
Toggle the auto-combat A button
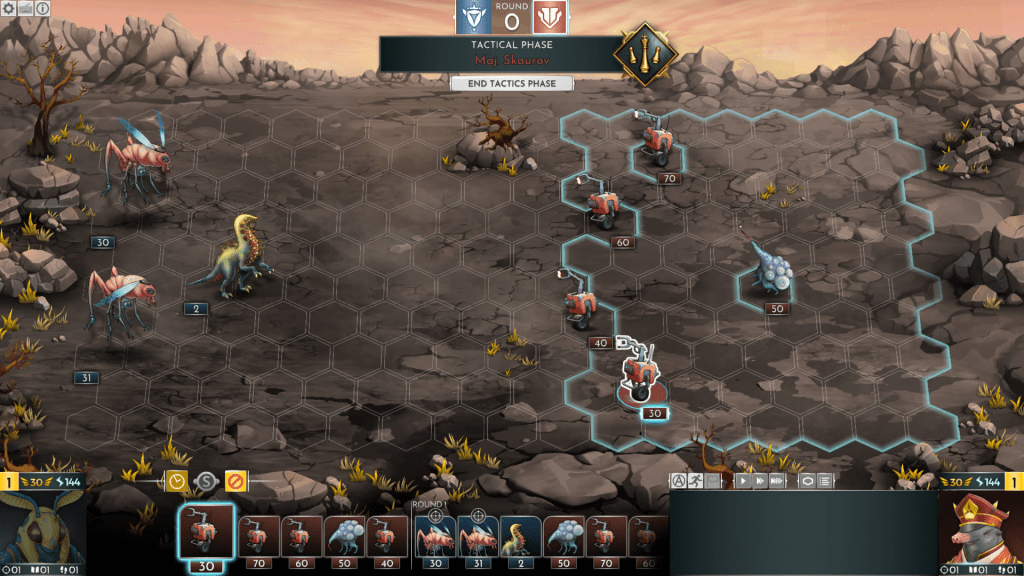point(678,481)
